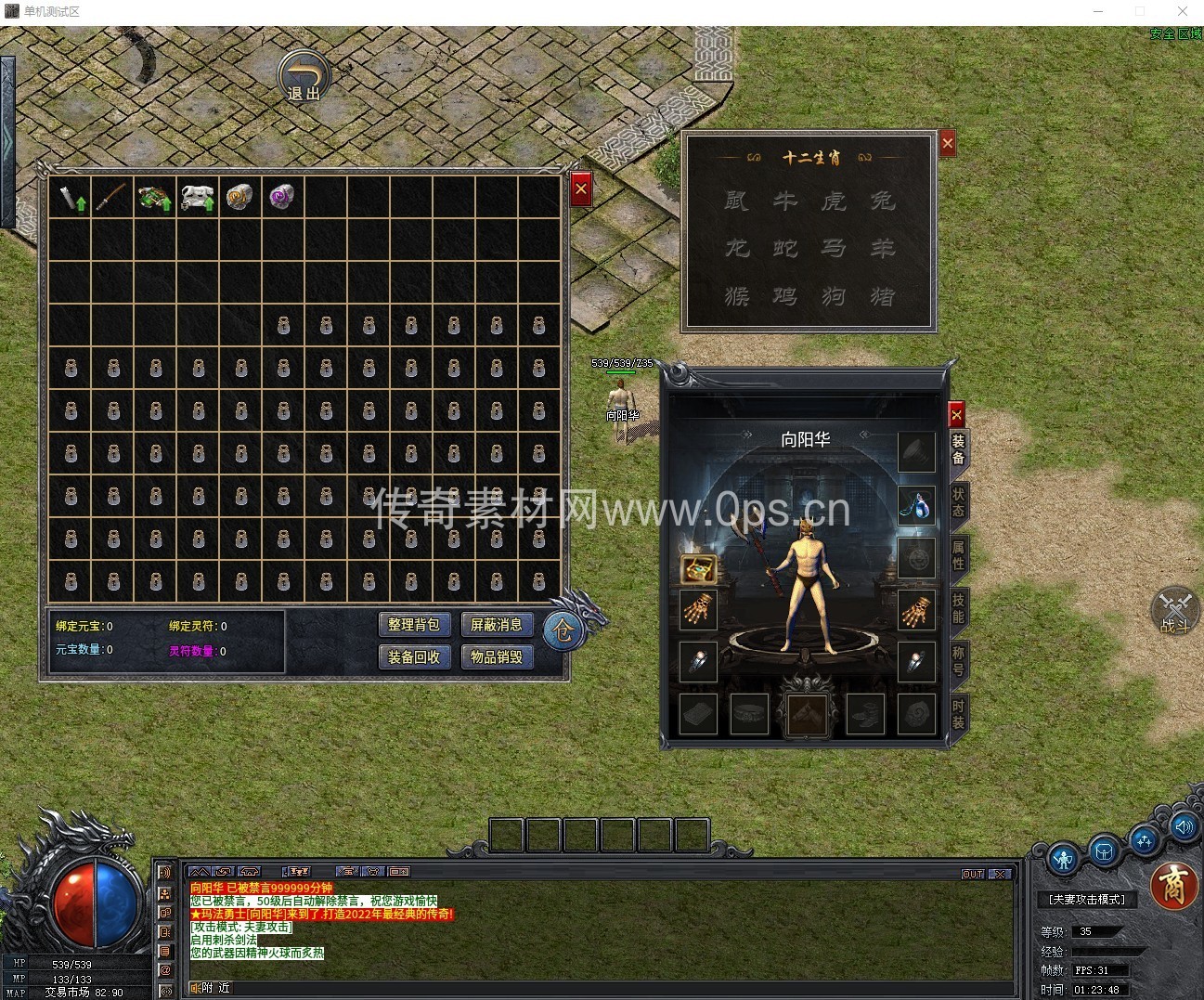Close the inventory bag window
1204x1000 pixels.
(581, 189)
